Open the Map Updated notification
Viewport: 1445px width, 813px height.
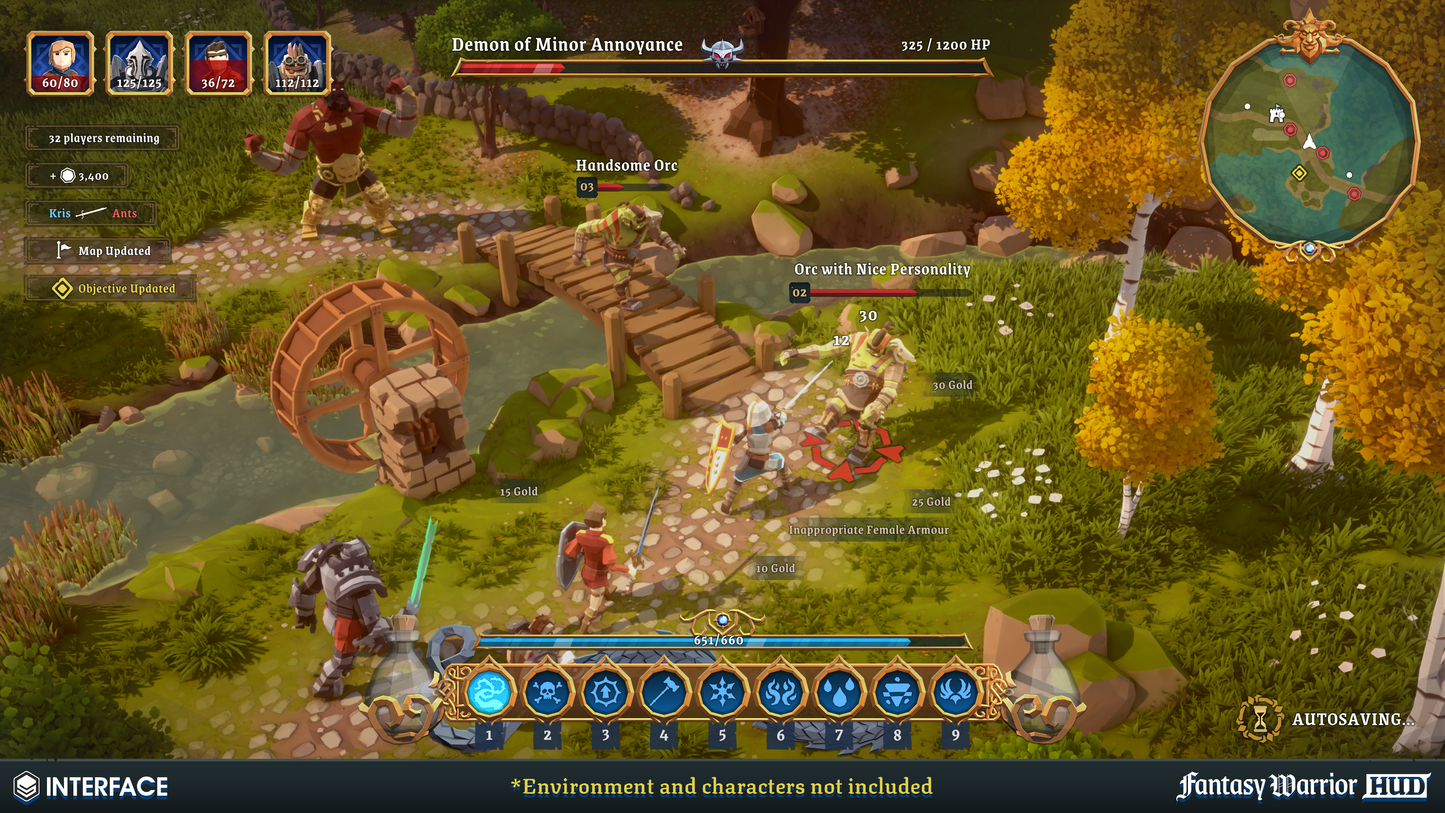coord(100,251)
